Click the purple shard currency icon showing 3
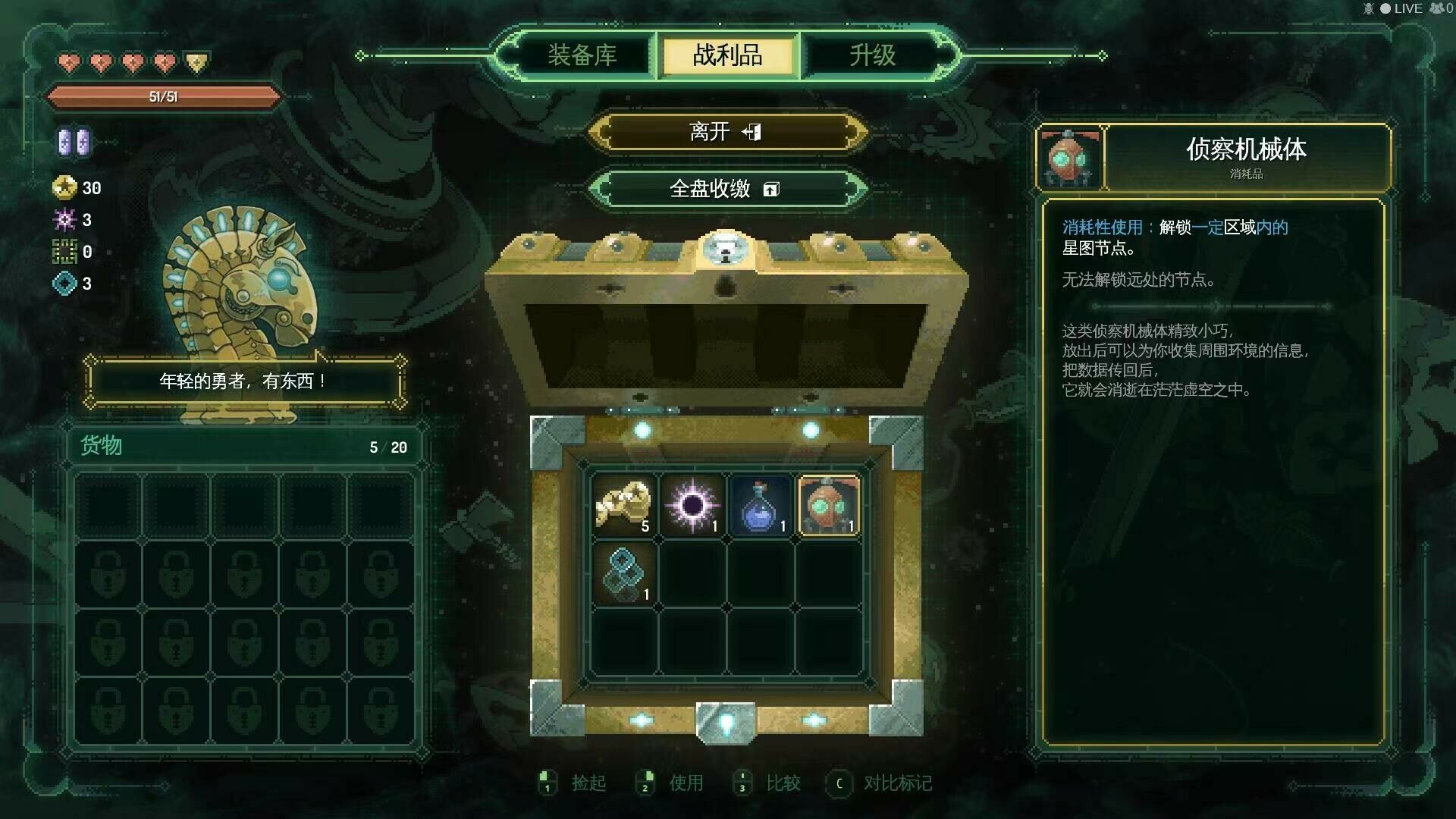Image resolution: width=1456 pixels, height=819 pixels. pos(65,220)
